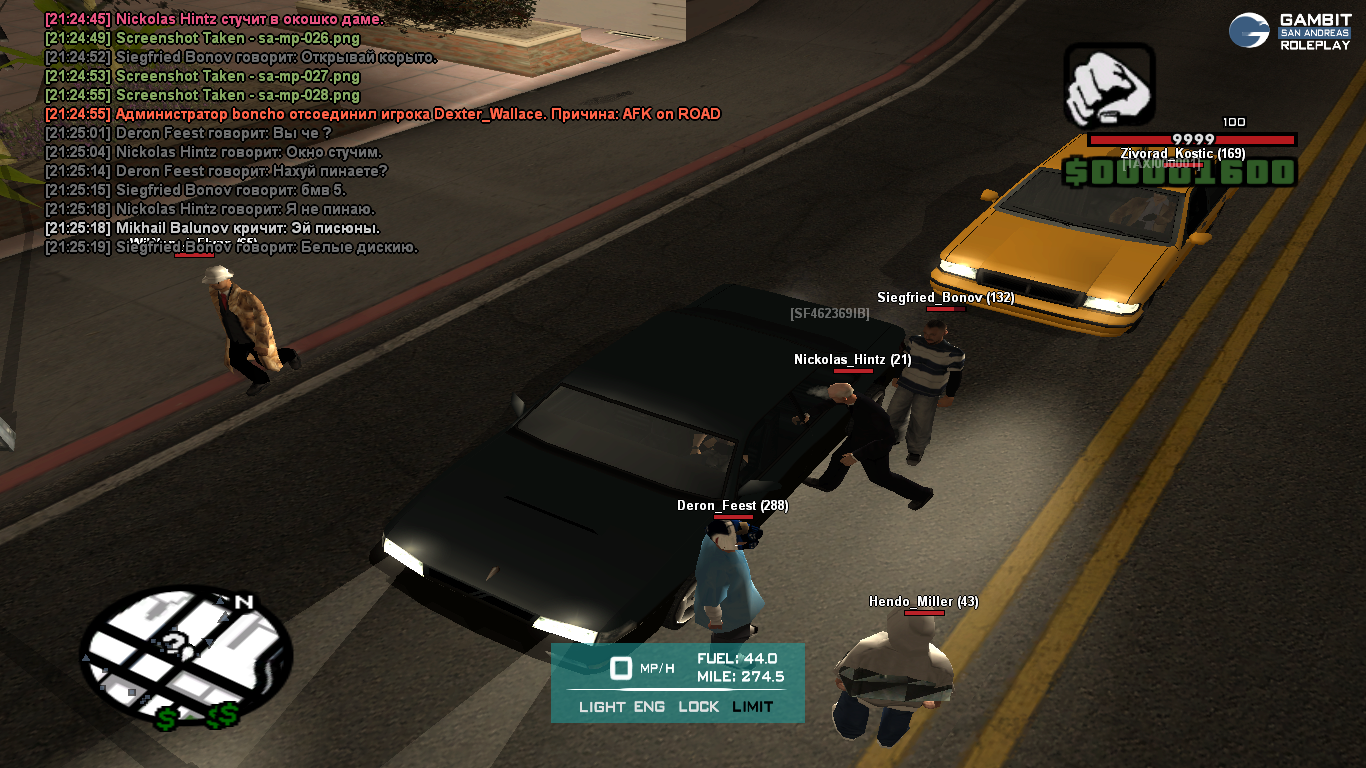Toggle the LIGHT indicator on the speedometer
Viewport: 1366px width, 768px height.
pyautogui.click(x=602, y=707)
